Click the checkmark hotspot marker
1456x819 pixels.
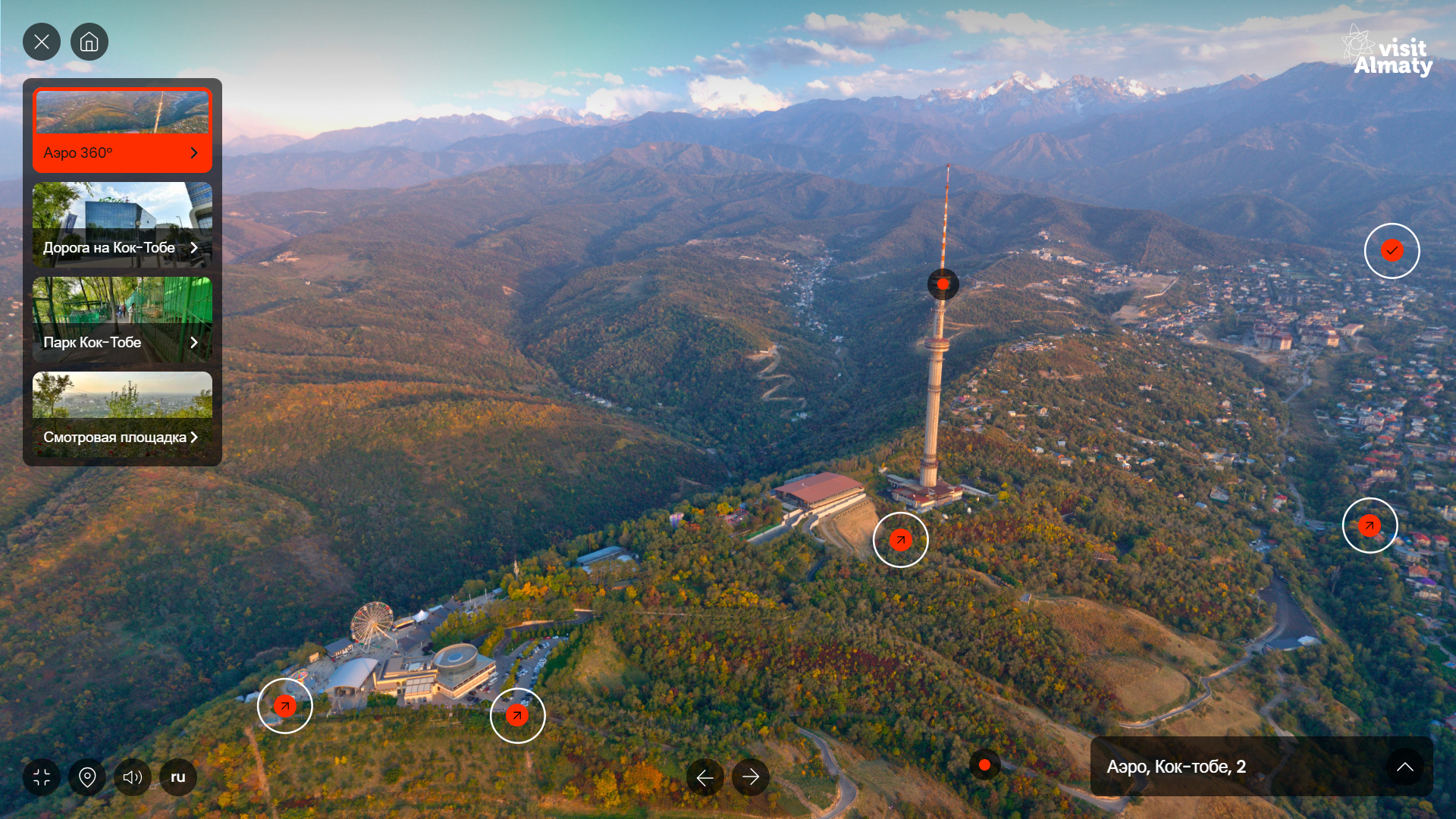pyautogui.click(x=1392, y=251)
